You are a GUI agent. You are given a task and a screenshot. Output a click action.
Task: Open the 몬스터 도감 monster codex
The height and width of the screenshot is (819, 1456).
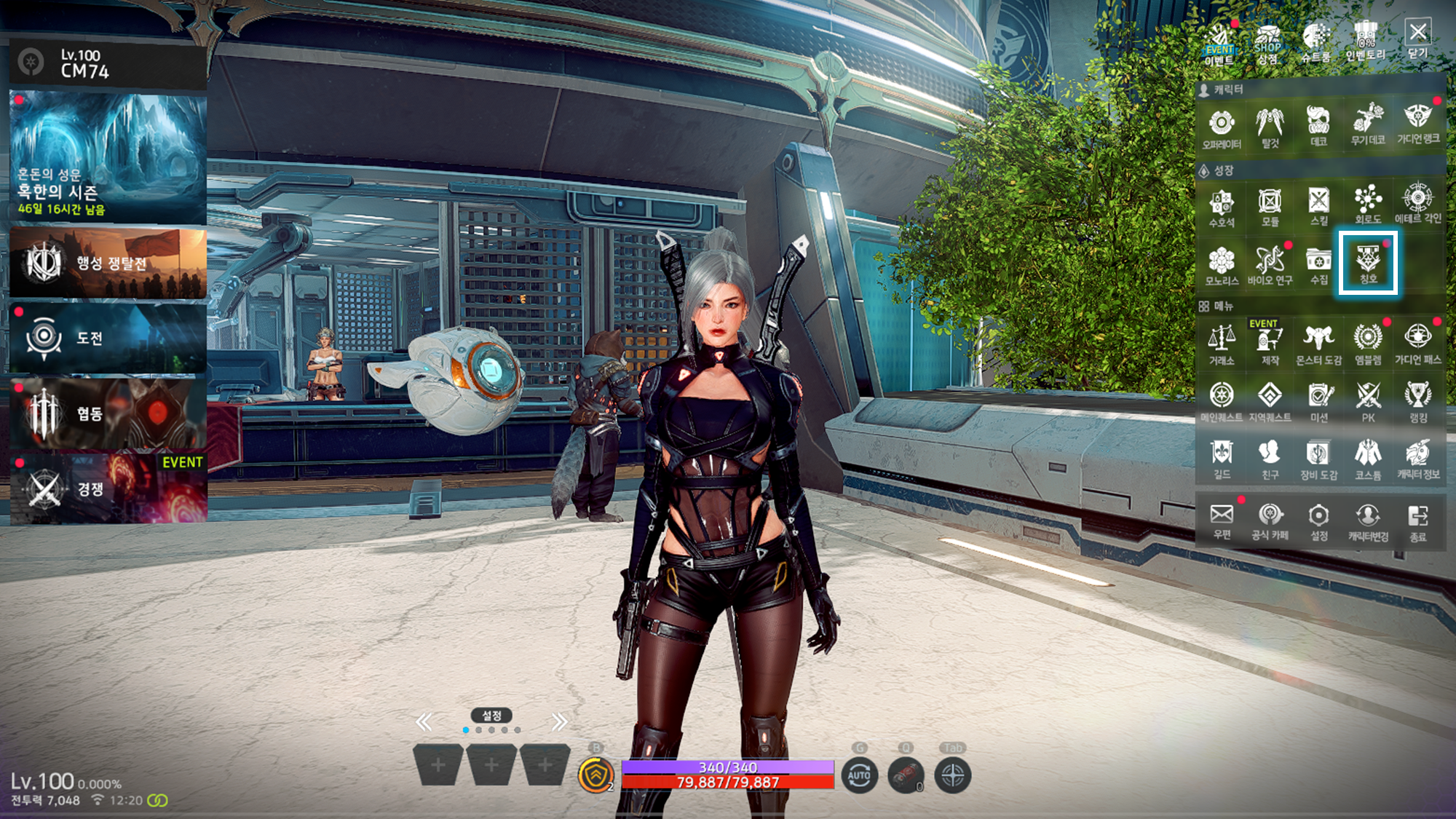1318,344
